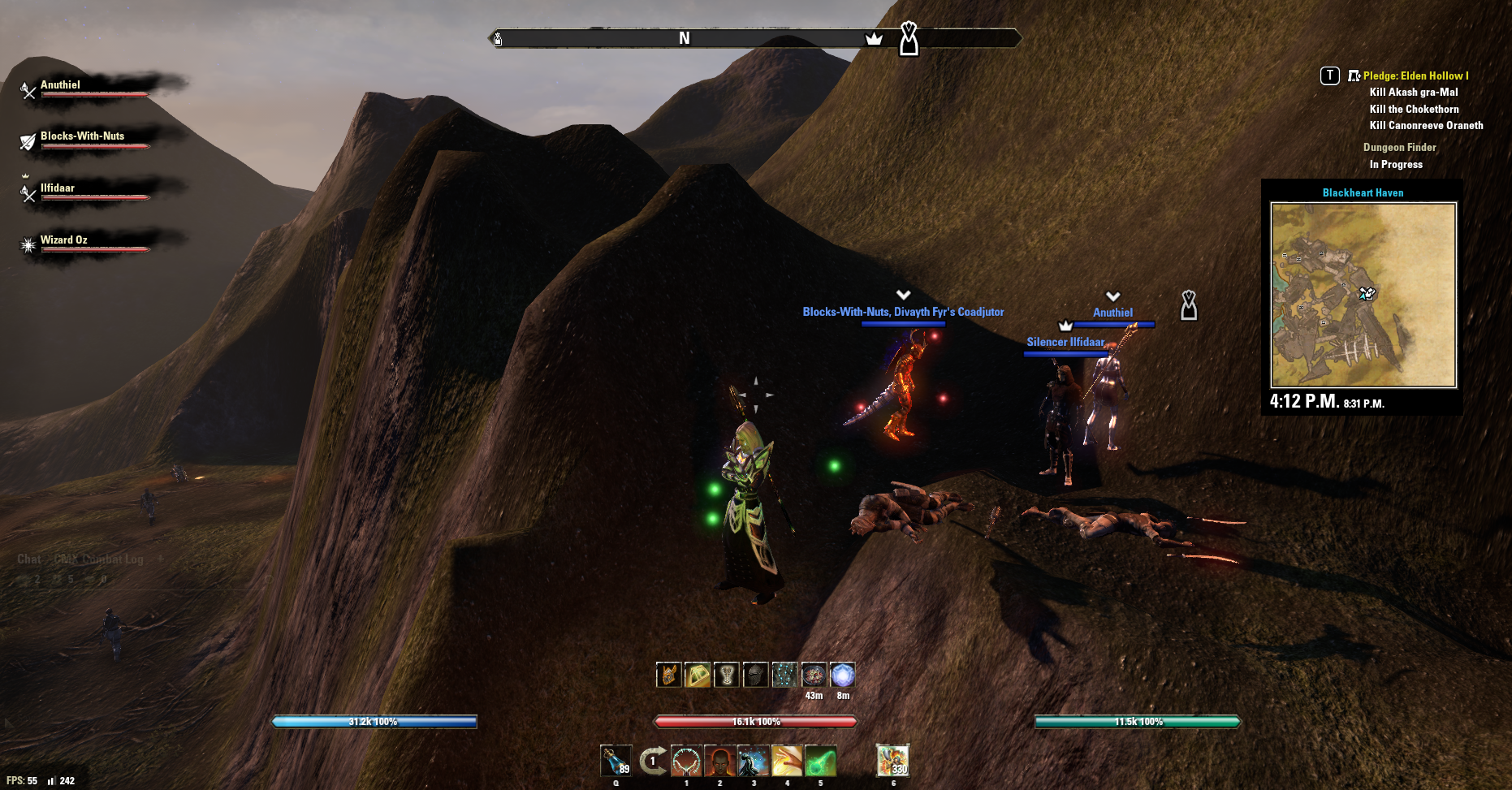This screenshot has height=790, width=1512.
Task: Click the weapon swap arrow icon
Action: click(652, 761)
